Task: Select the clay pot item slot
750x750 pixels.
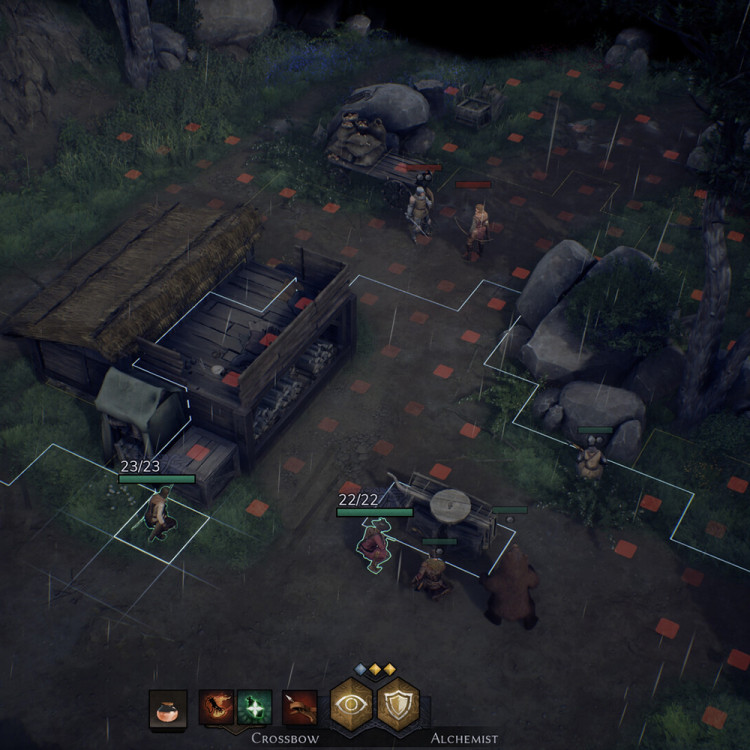Action: click(x=167, y=709)
